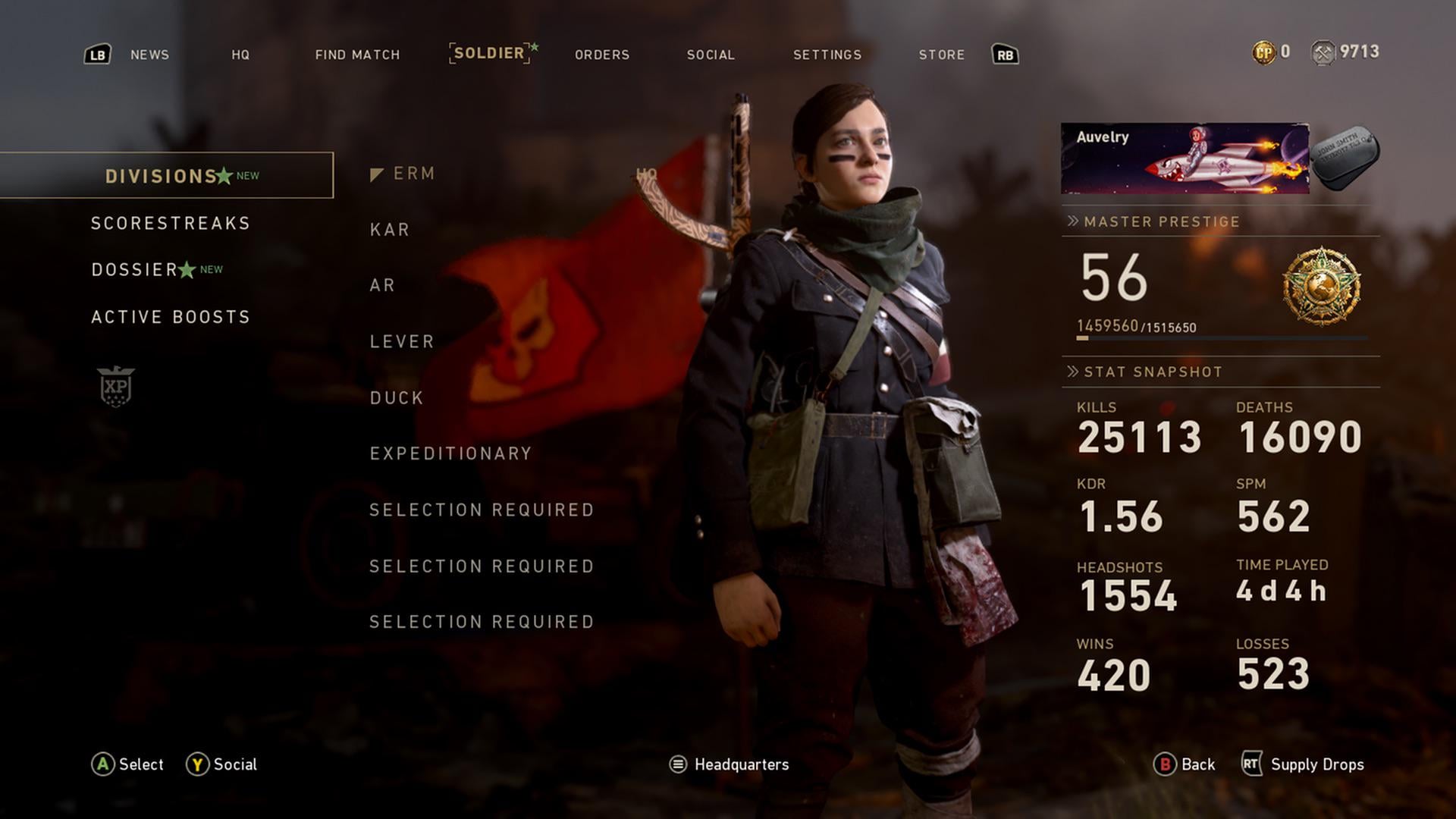The image size is (1456, 819).
Task: Choose the DUCK loadout
Action: point(397,398)
